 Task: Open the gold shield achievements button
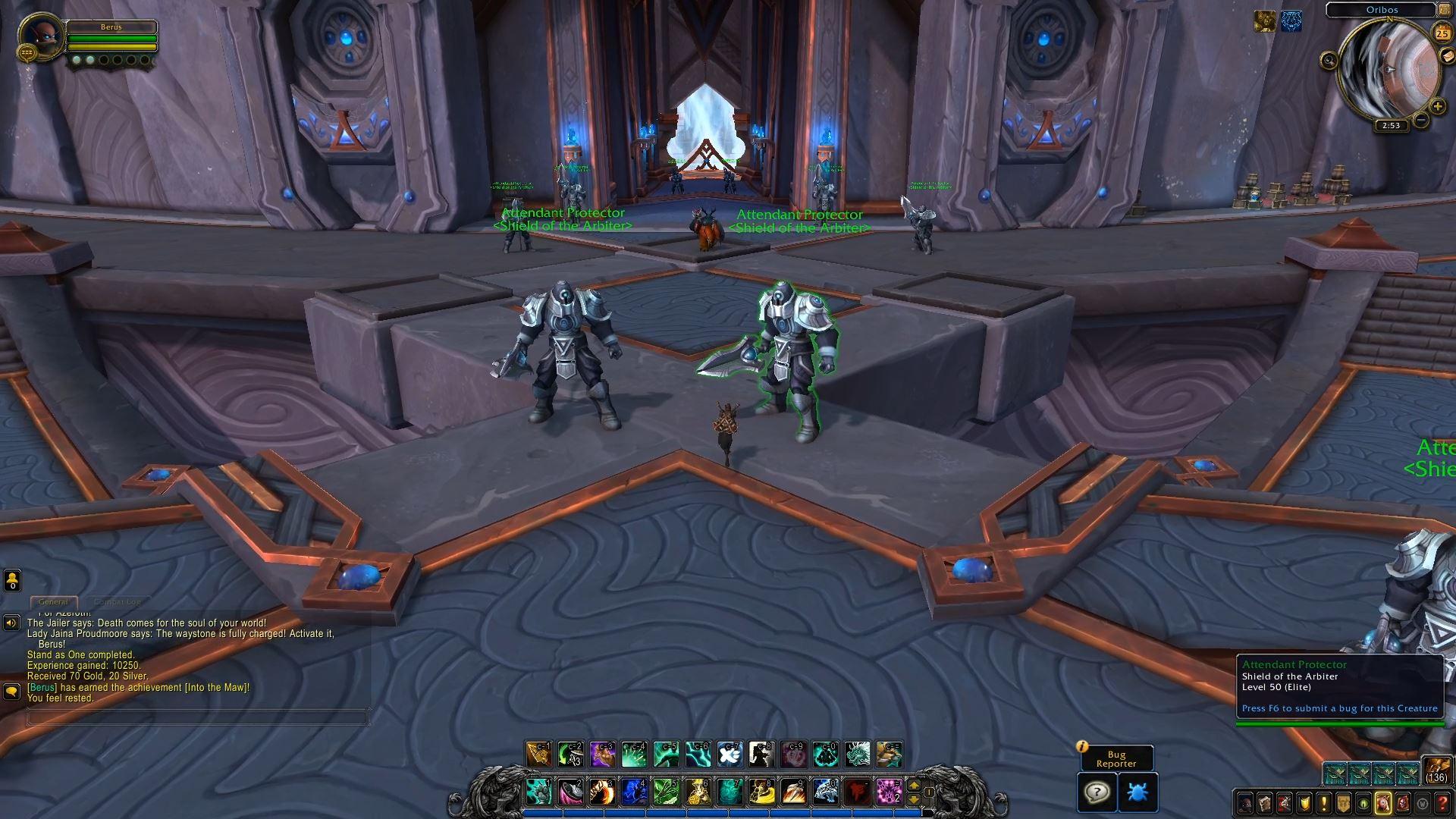[x=1304, y=803]
